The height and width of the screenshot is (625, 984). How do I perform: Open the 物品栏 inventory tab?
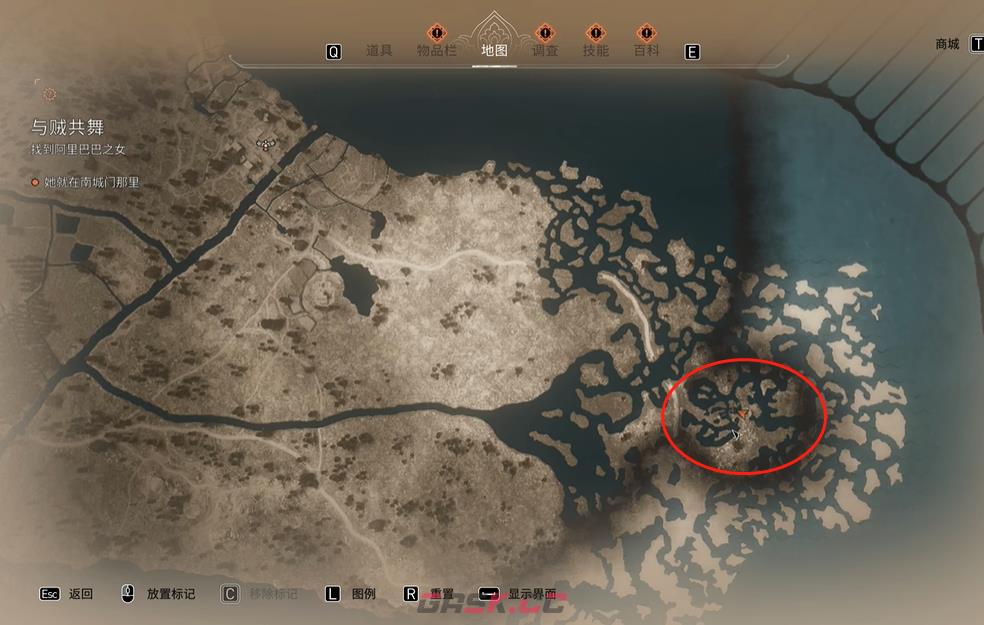(436, 51)
